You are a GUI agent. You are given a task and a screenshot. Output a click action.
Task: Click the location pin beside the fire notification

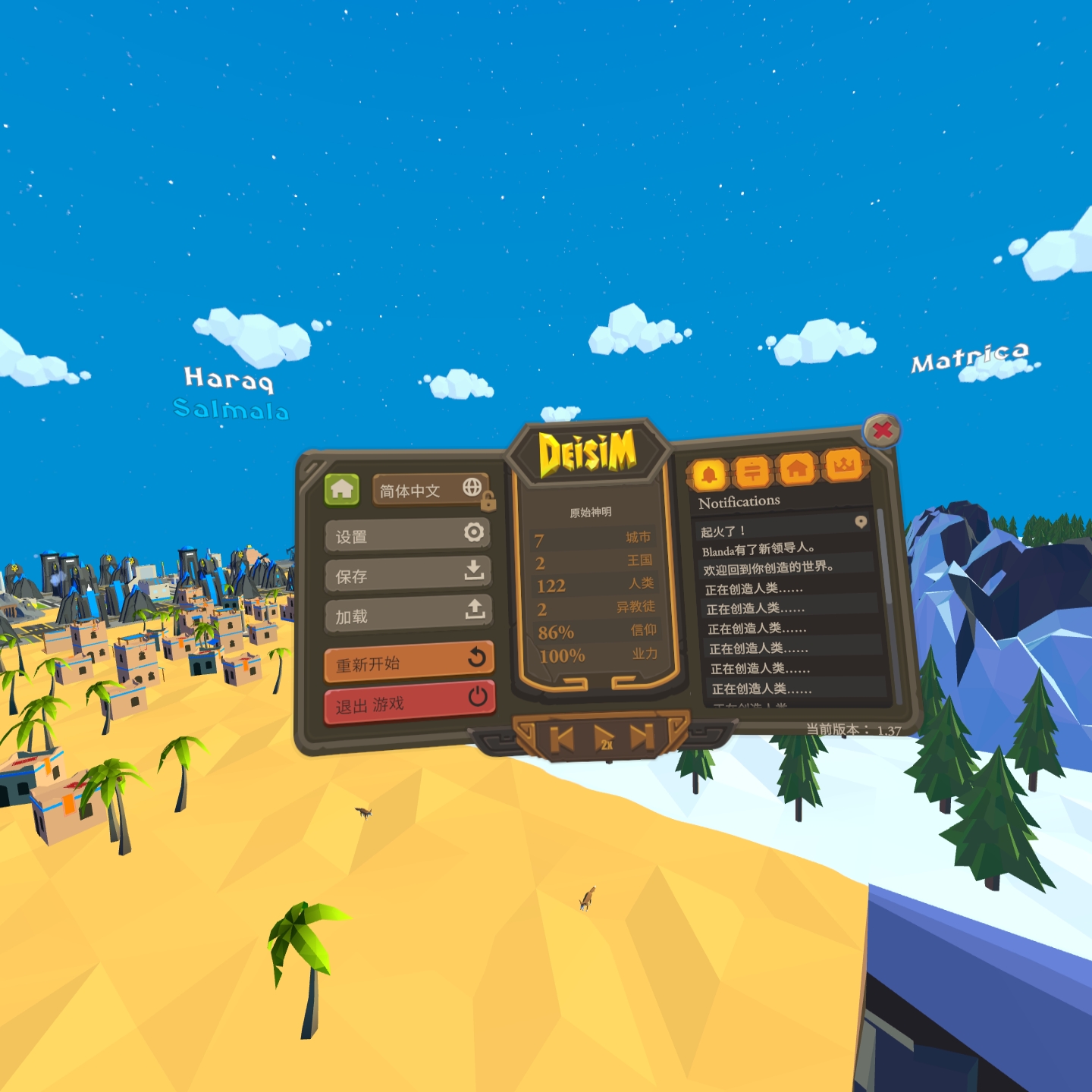coord(861,522)
